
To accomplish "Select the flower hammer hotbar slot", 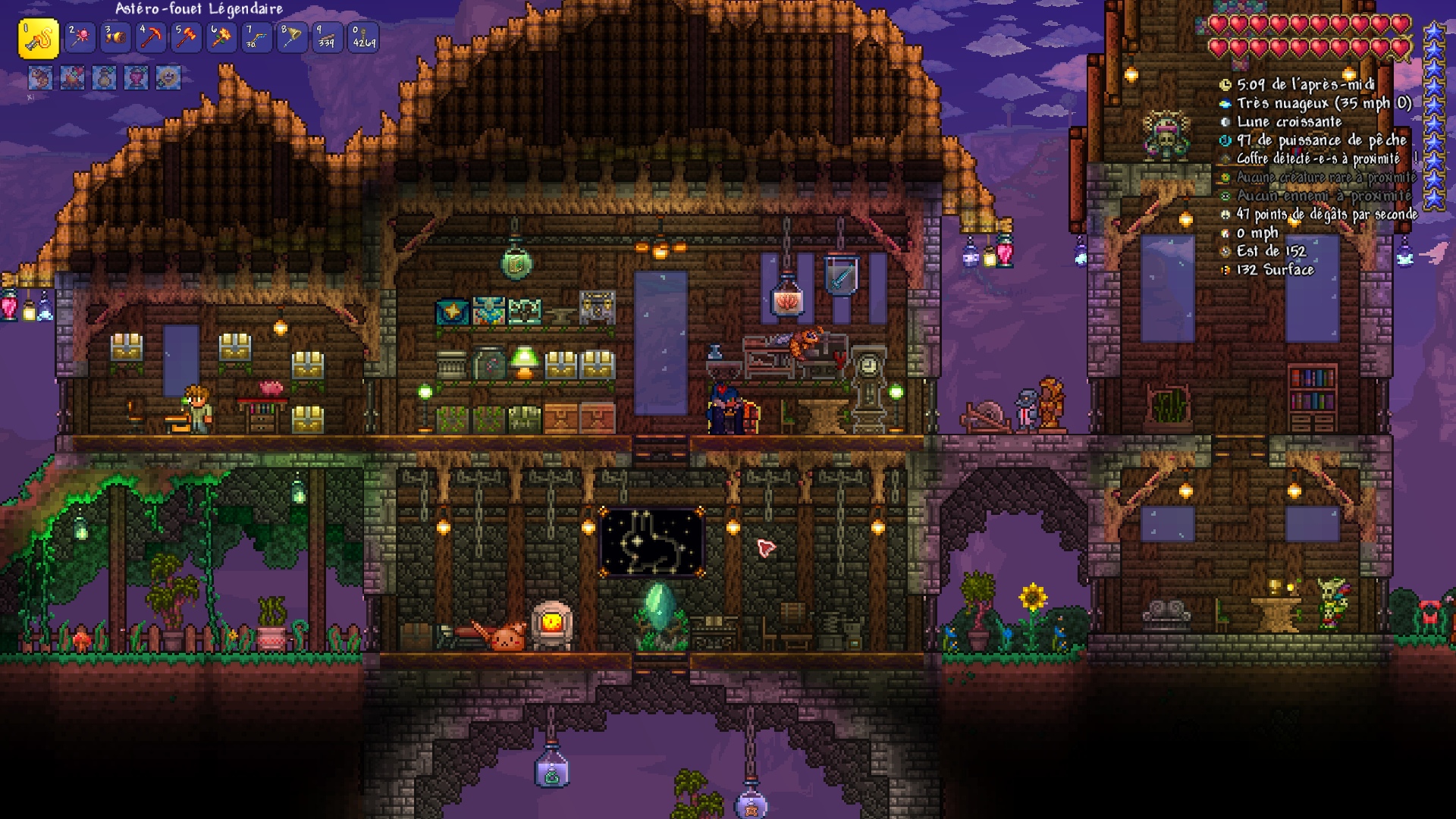I will (x=221, y=38).
